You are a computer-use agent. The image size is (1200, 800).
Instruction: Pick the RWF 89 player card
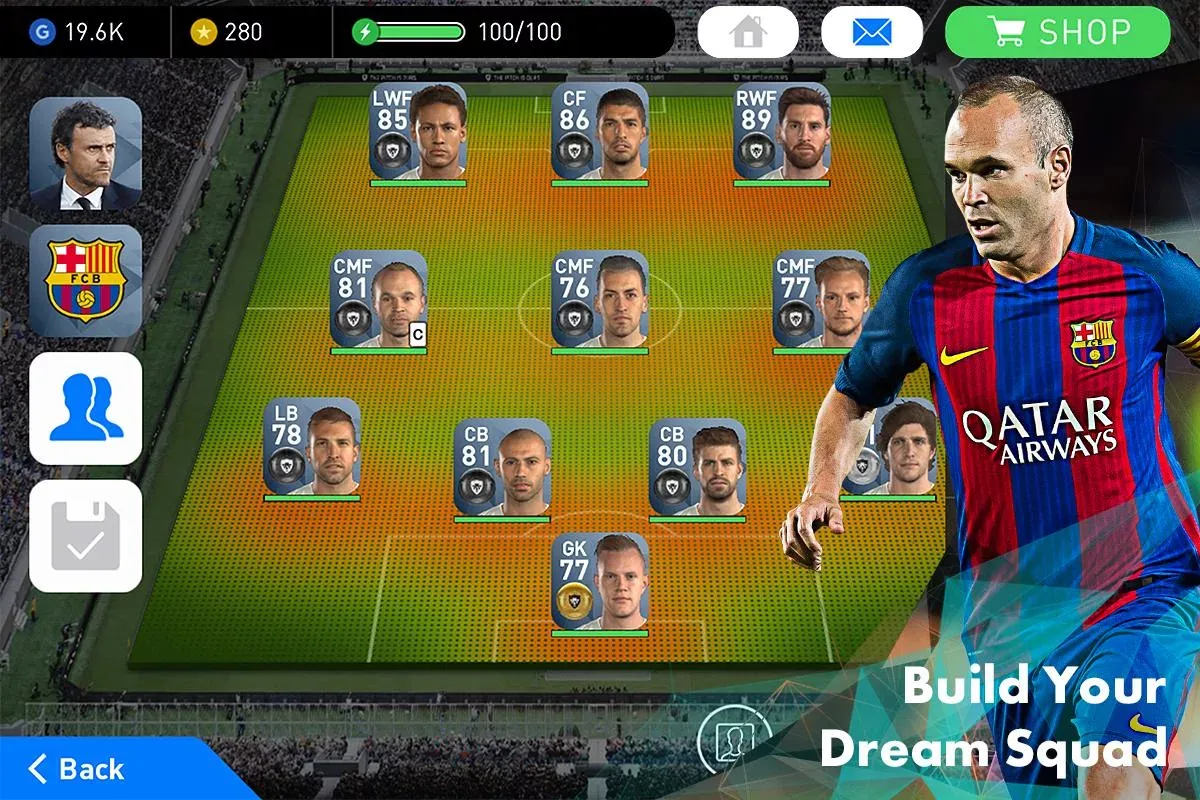point(782,132)
